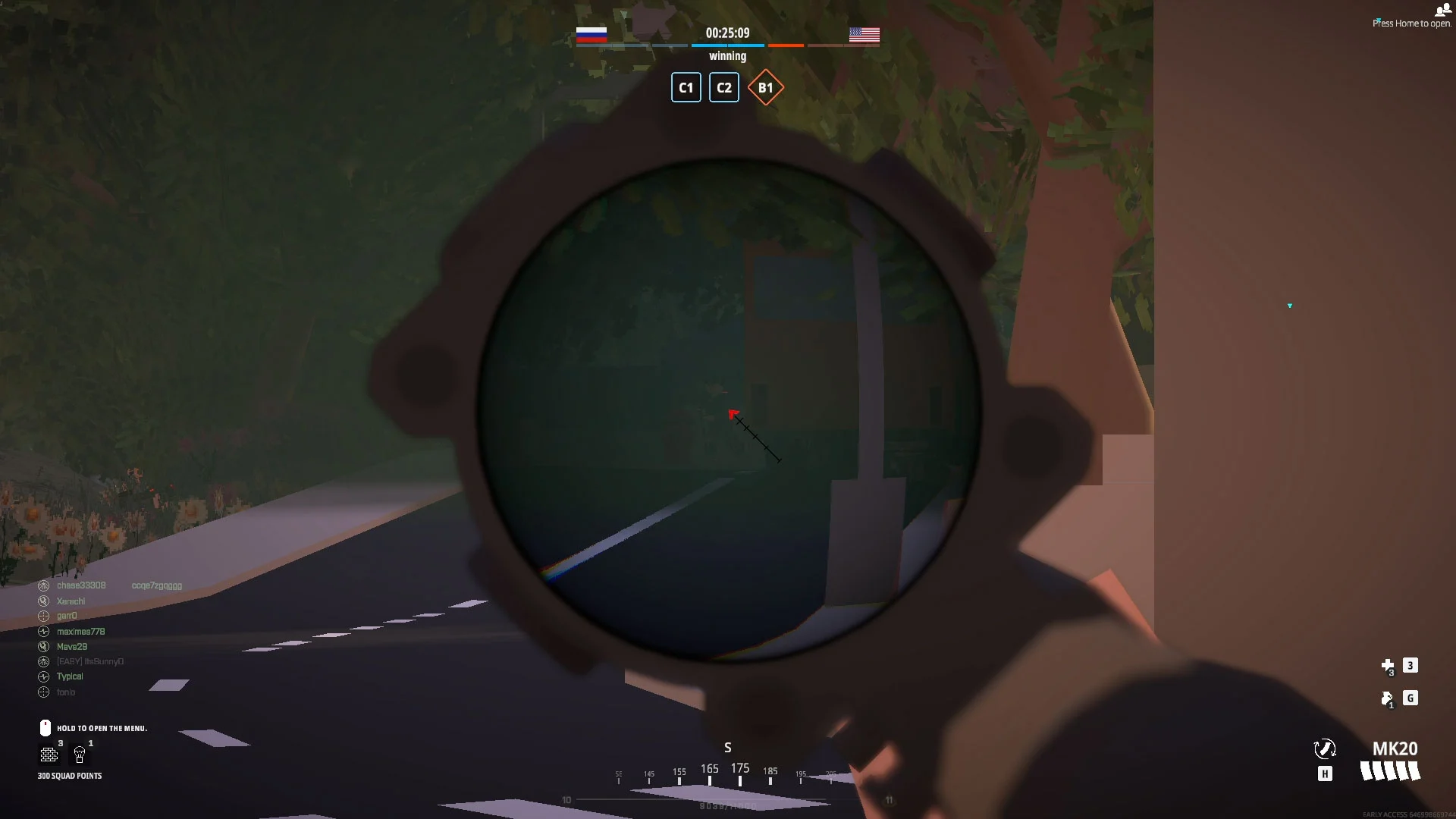Select the highlighted B1 objective marker

pos(765,87)
